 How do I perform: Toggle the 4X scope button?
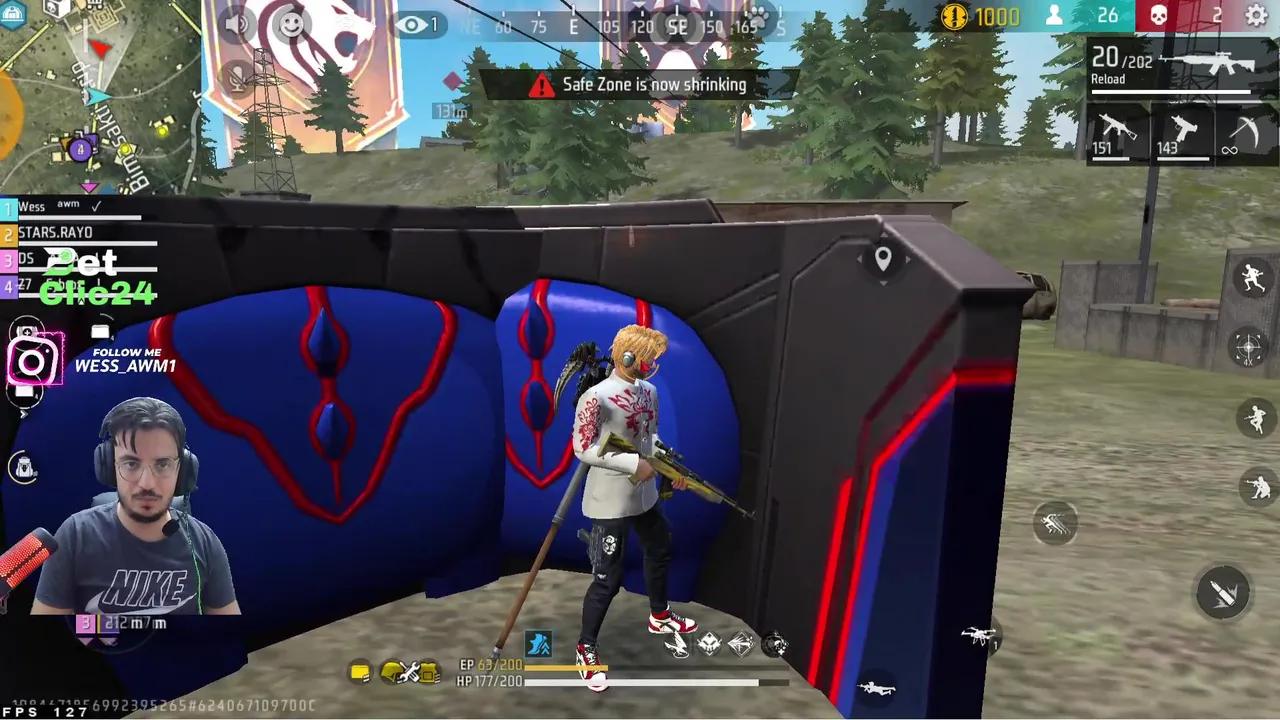pyautogui.click(x=1247, y=347)
